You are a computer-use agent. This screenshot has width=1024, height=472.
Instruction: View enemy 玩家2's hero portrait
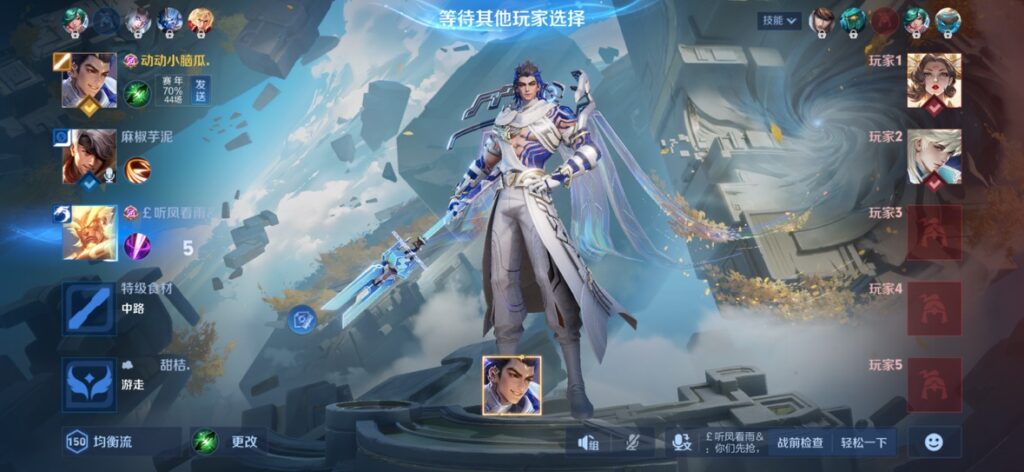tap(934, 157)
